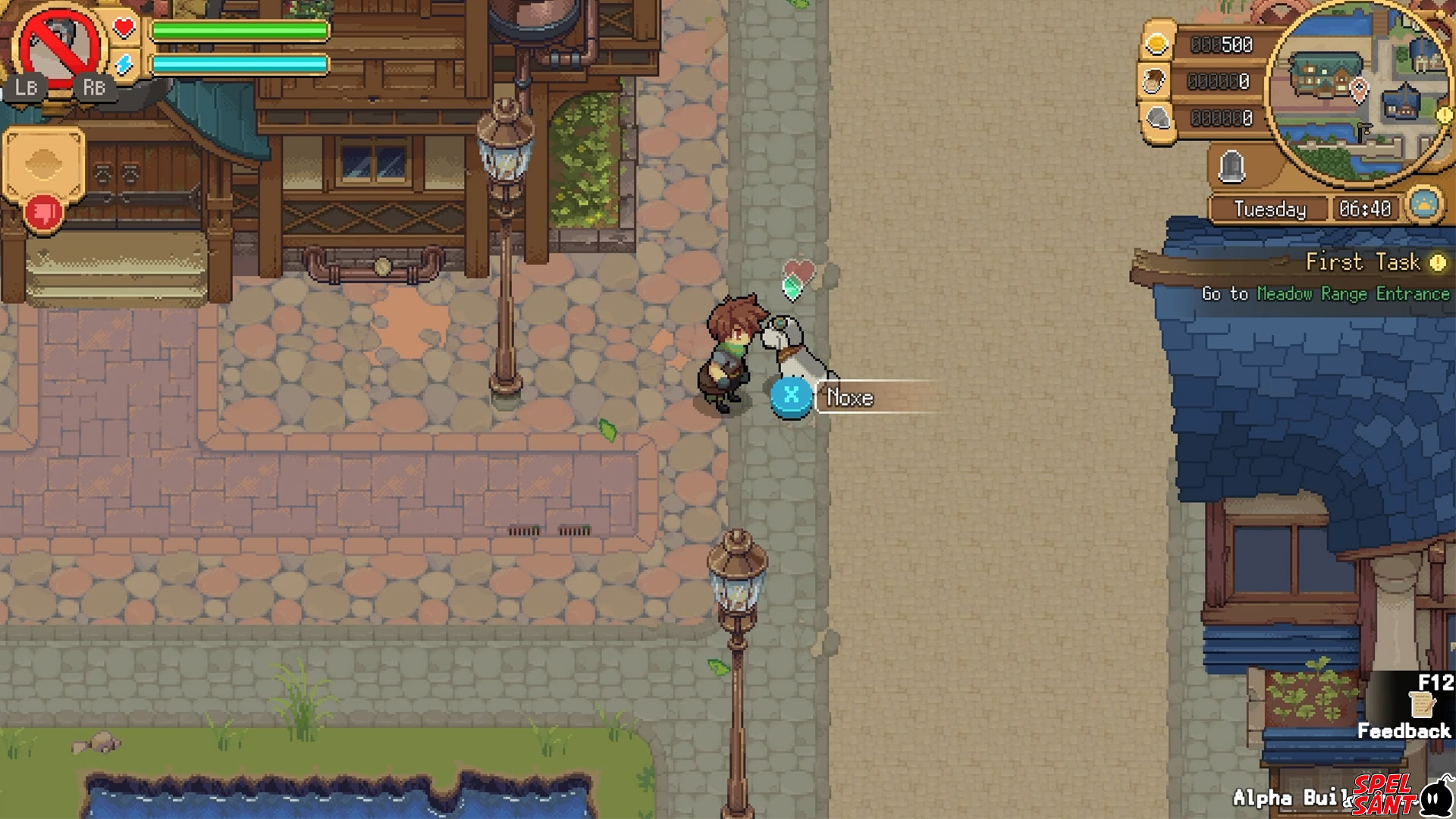Click the bell notification icon
Image resolution: width=1456 pixels, height=819 pixels.
tap(1233, 166)
